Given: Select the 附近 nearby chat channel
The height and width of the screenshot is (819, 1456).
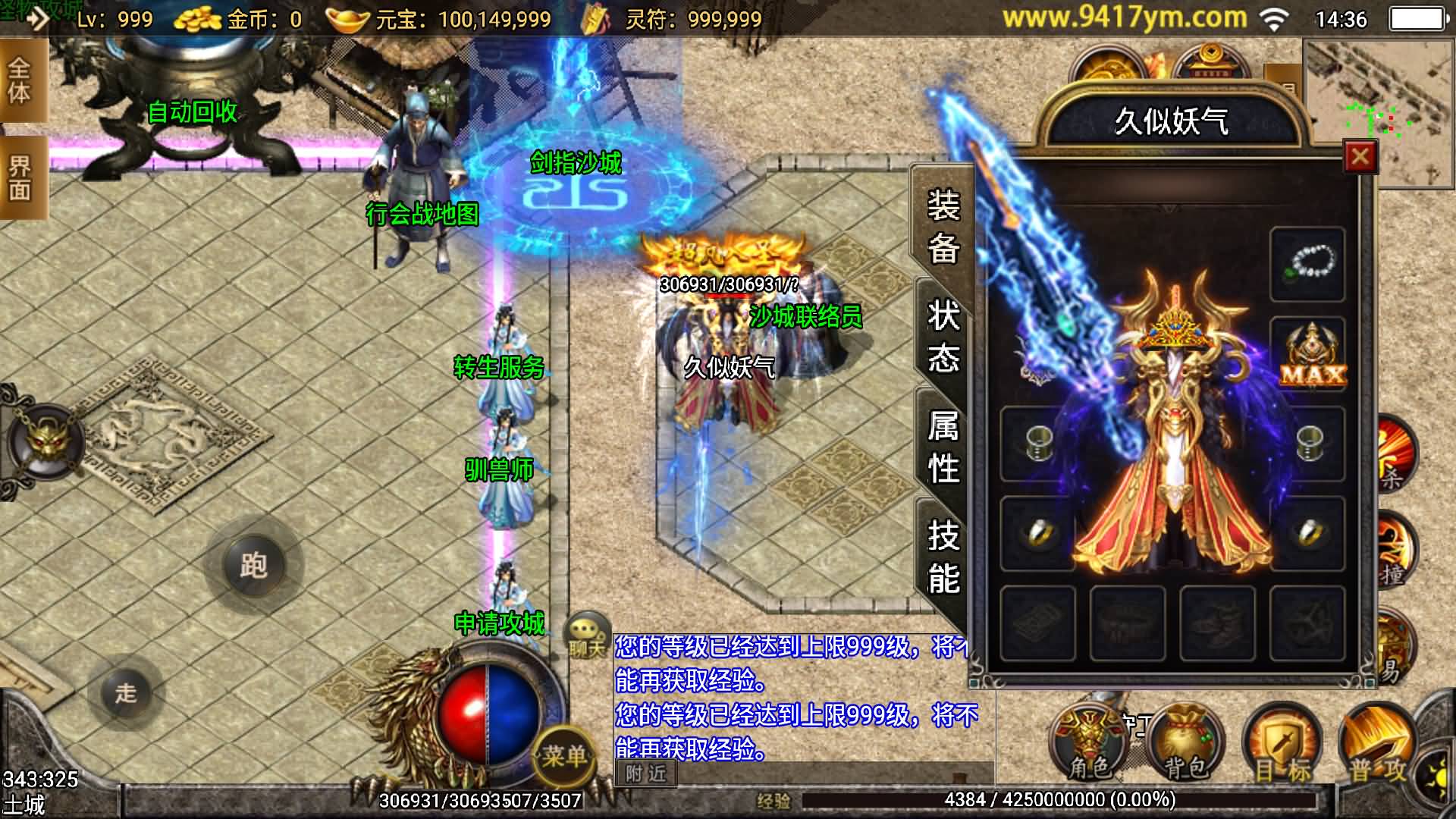Looking at the screenshot, I should (x=645, y=773).
